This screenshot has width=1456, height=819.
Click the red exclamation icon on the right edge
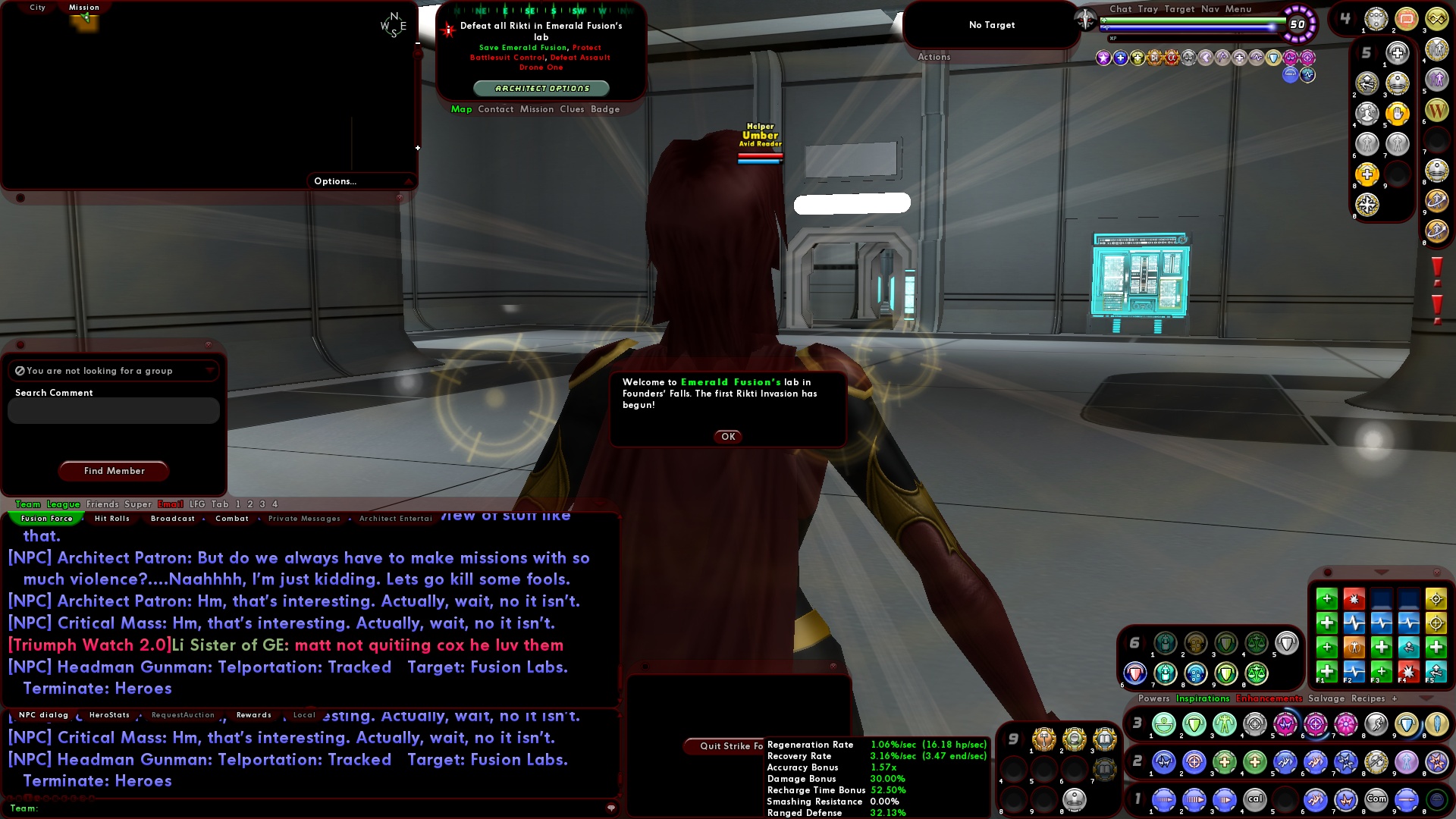1438,269
